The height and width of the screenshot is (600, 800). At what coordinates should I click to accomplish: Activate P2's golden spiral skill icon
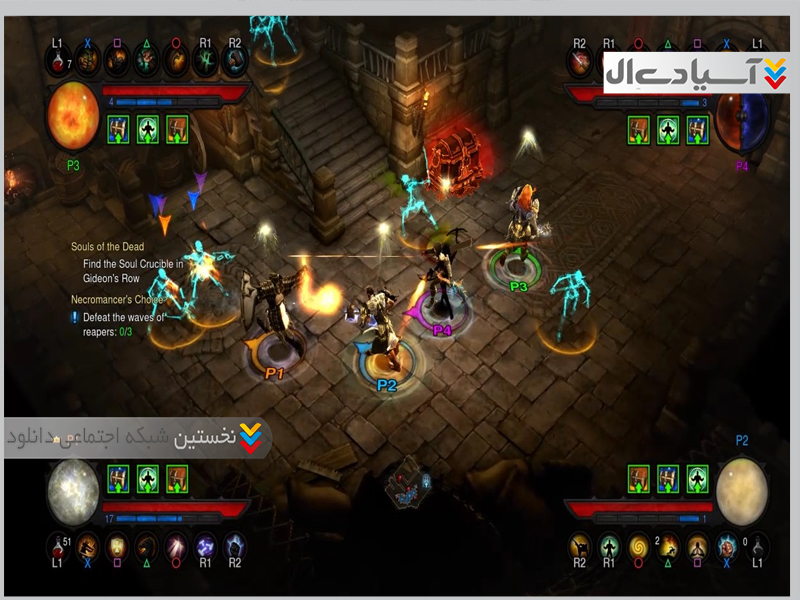(x=639, y=547)
